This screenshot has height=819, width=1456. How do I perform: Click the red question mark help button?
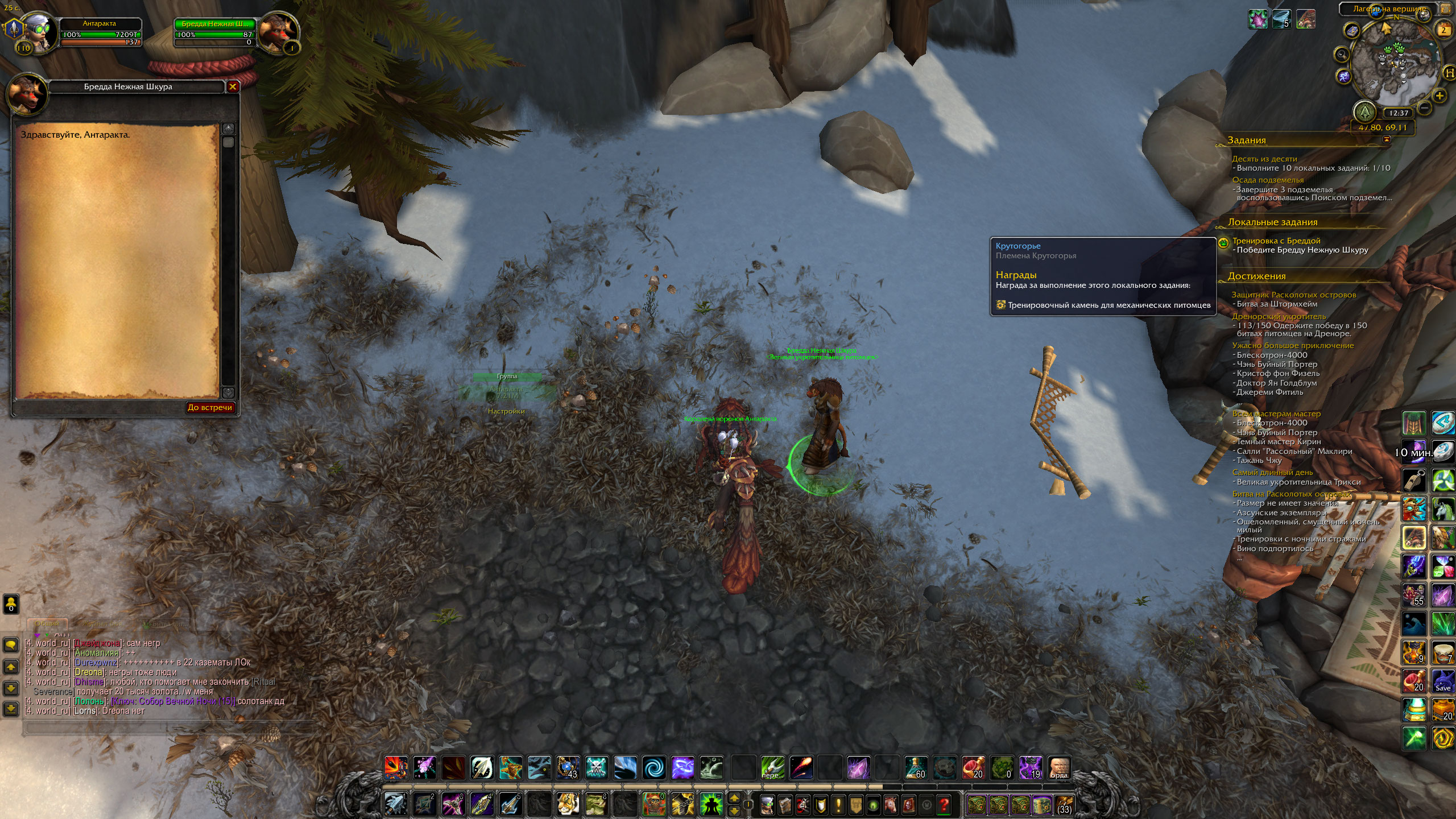coord(944,804)
